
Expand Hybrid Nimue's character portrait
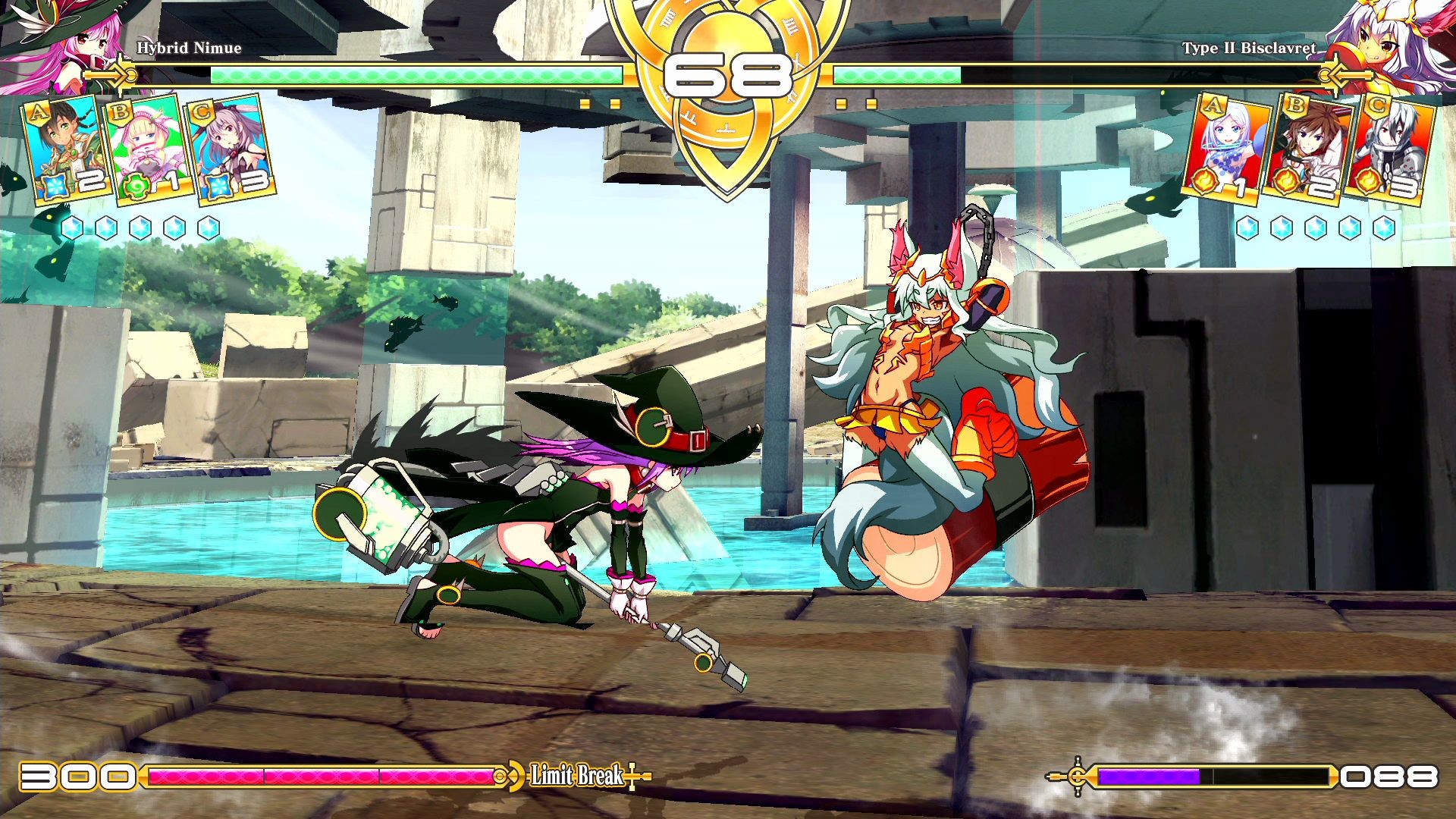coord(57,42)
